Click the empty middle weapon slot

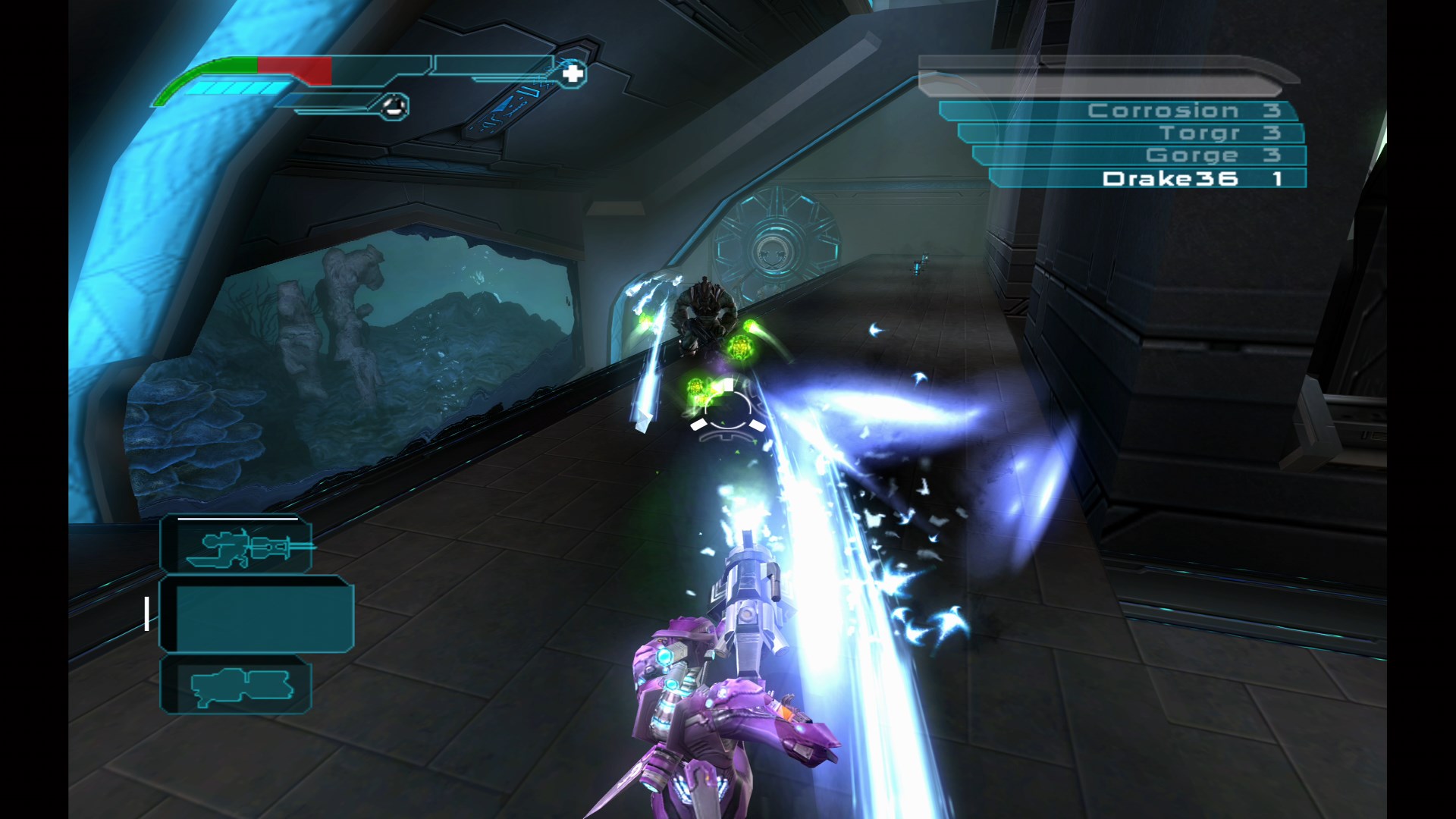click(262, 616)
